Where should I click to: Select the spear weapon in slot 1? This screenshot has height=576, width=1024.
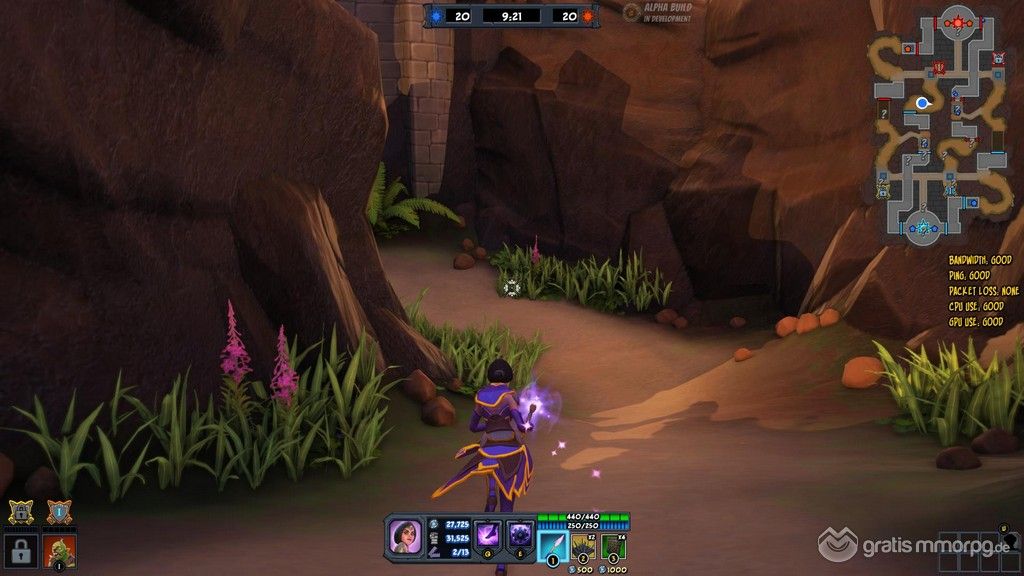coord(553,546)
